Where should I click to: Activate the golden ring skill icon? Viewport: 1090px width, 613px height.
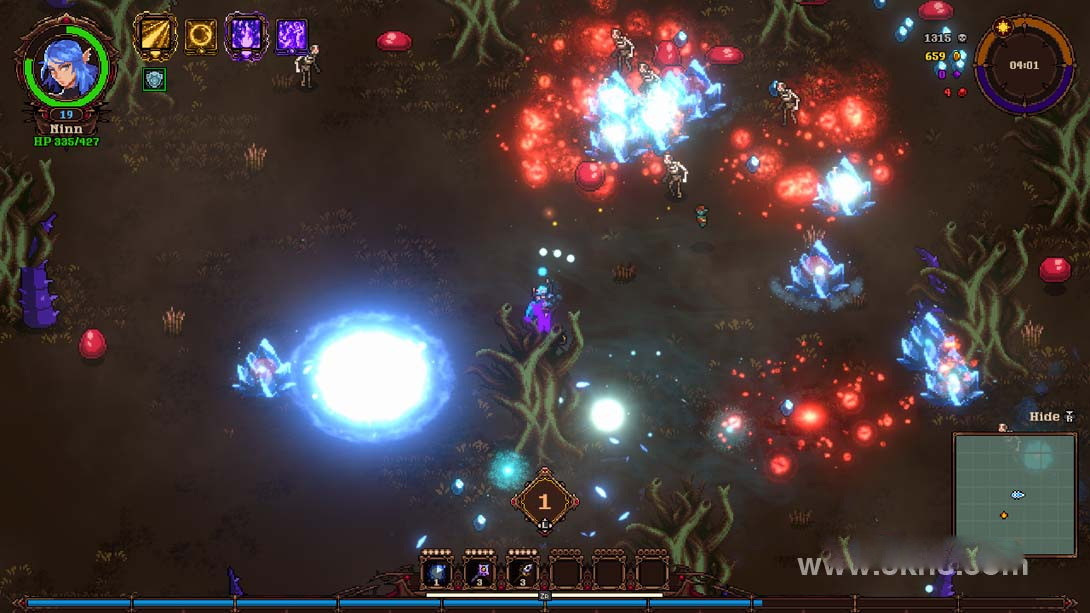pyautogui.click(x=201, y=36)
